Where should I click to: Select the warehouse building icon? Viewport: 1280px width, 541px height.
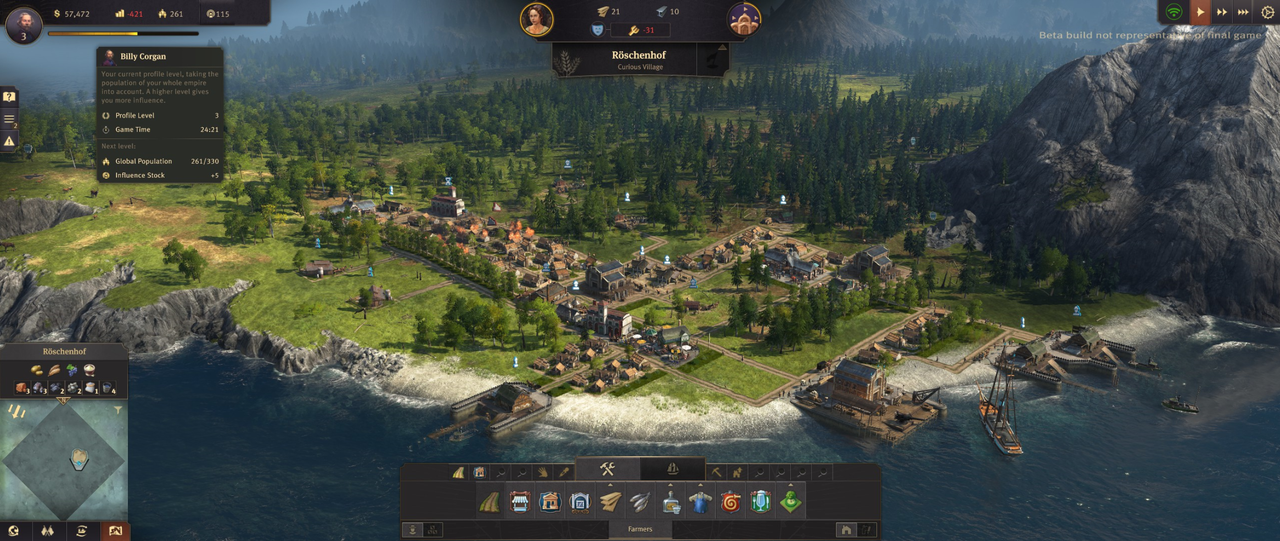(x=579, y=502)
